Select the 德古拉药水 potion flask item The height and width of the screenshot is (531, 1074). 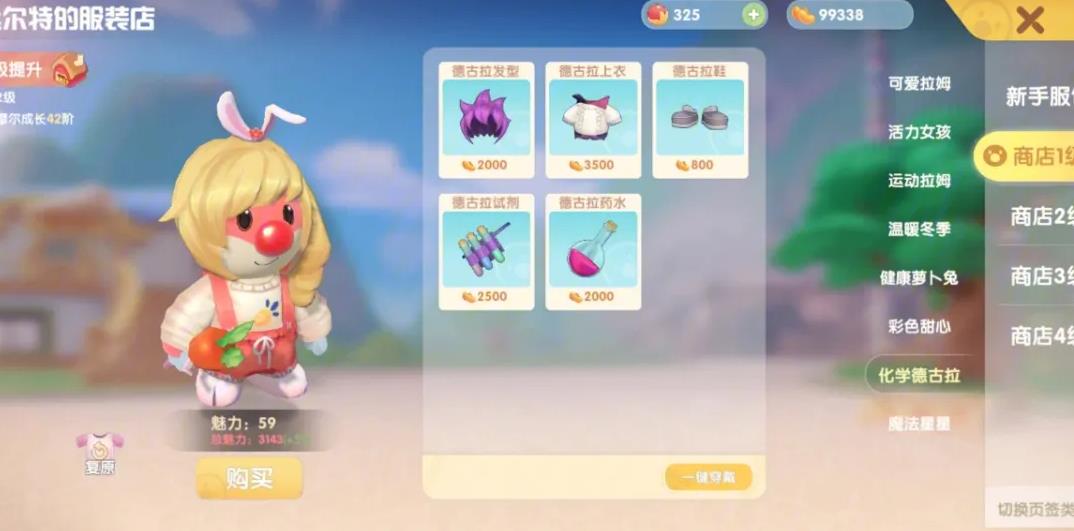click(x=593, y=251)
